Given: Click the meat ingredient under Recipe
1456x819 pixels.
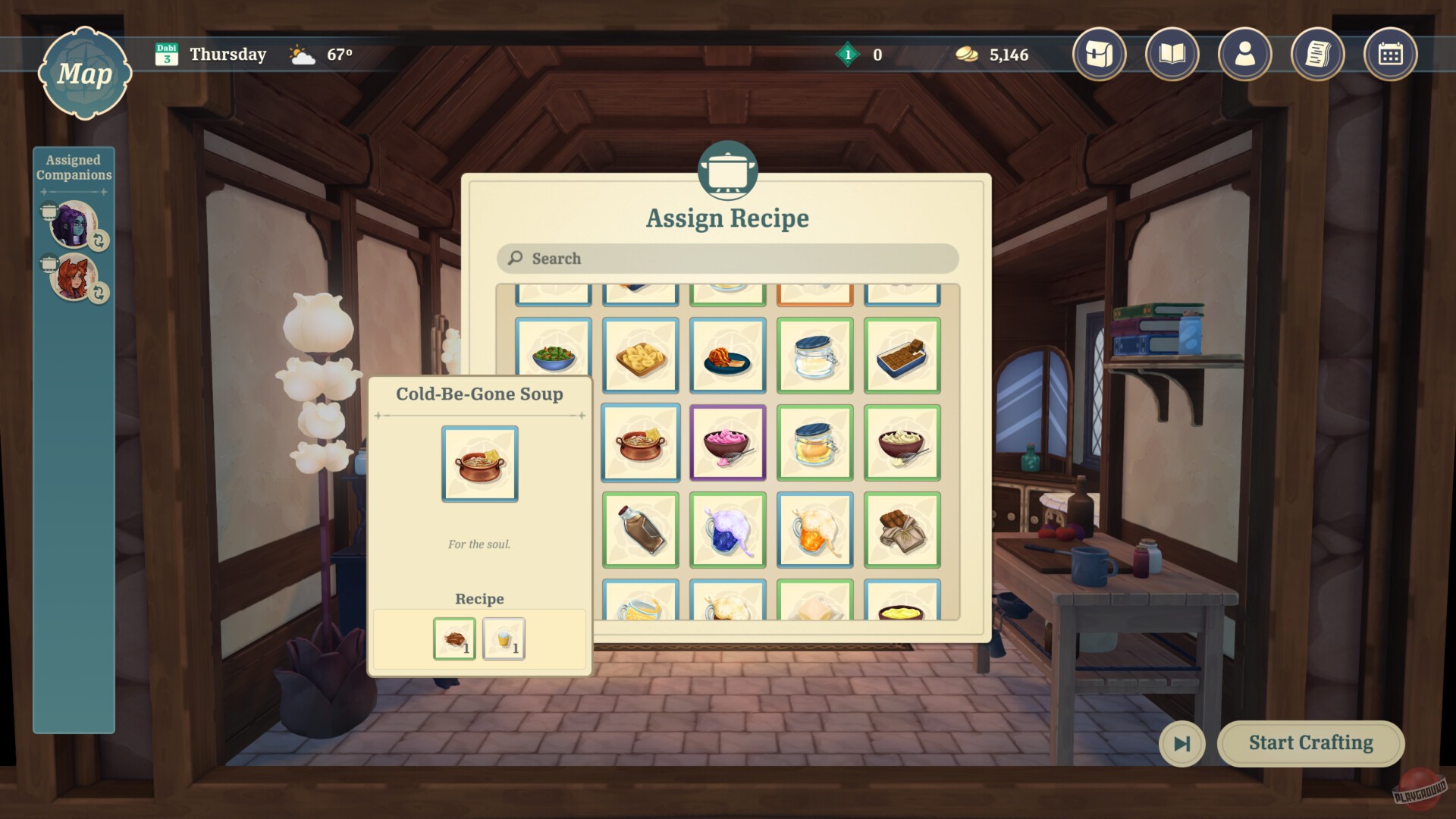Looking at the screenshot, I should [x=453, y=639].
